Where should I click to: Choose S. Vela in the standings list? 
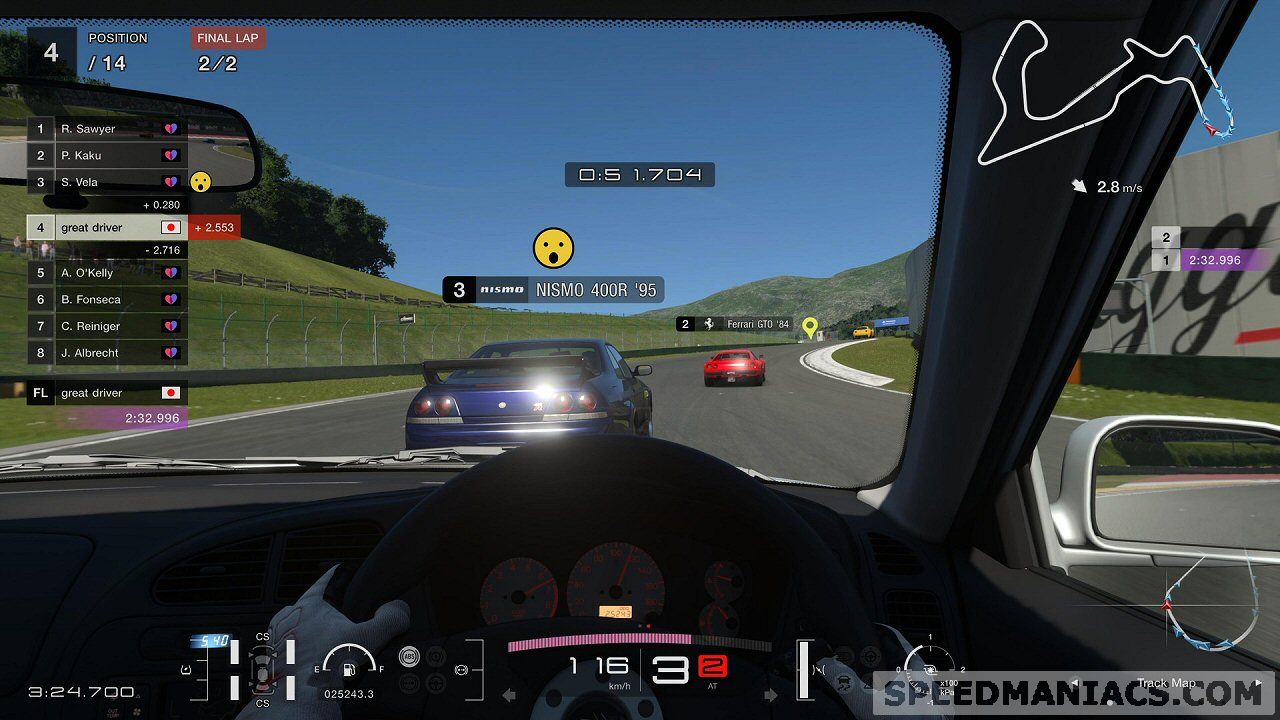(x=107, y=182)
